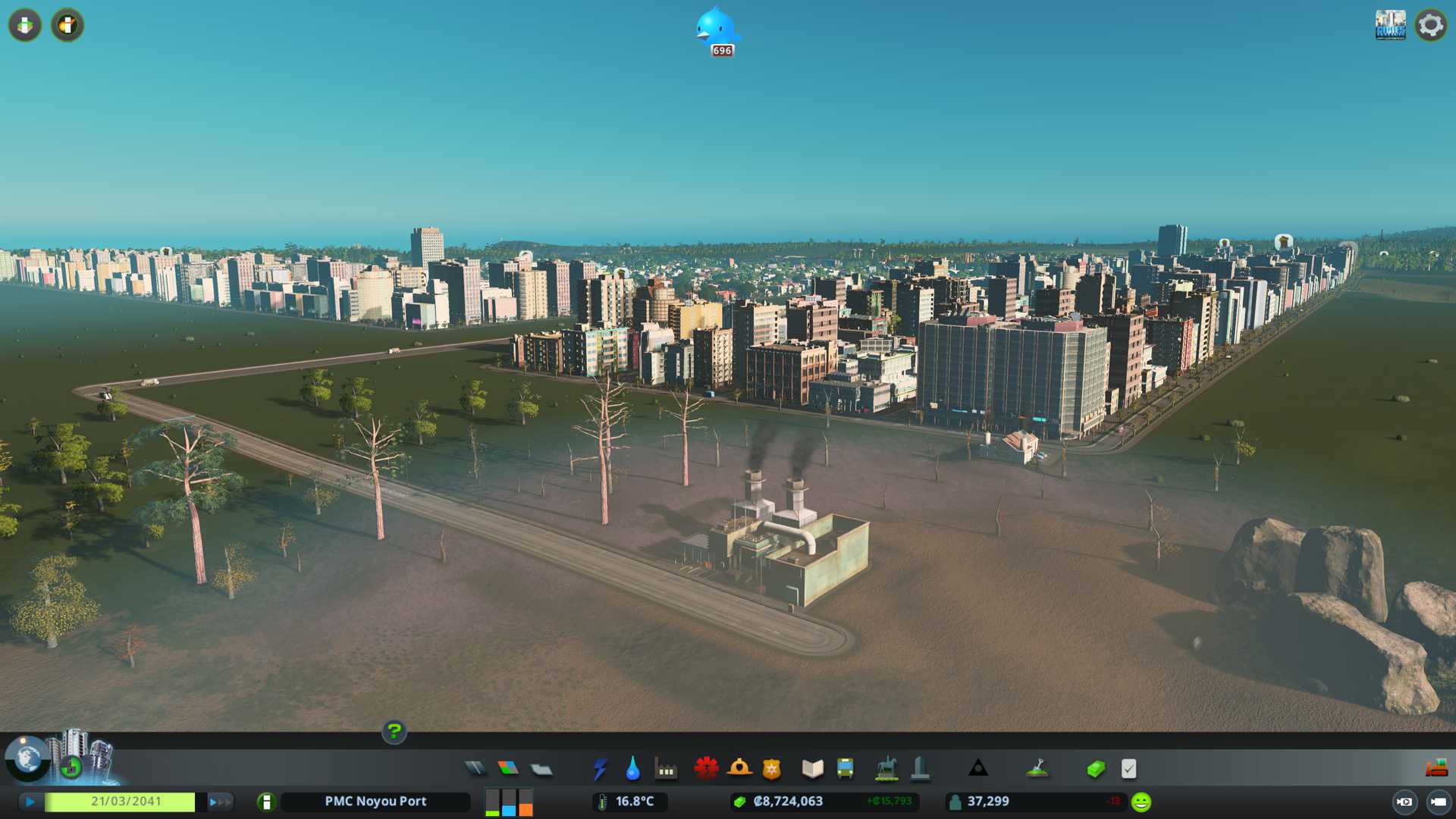The height and width of the screenshot is (819, 1456).
Task: Open the Districts painting tool
Action: click(541, 769)
